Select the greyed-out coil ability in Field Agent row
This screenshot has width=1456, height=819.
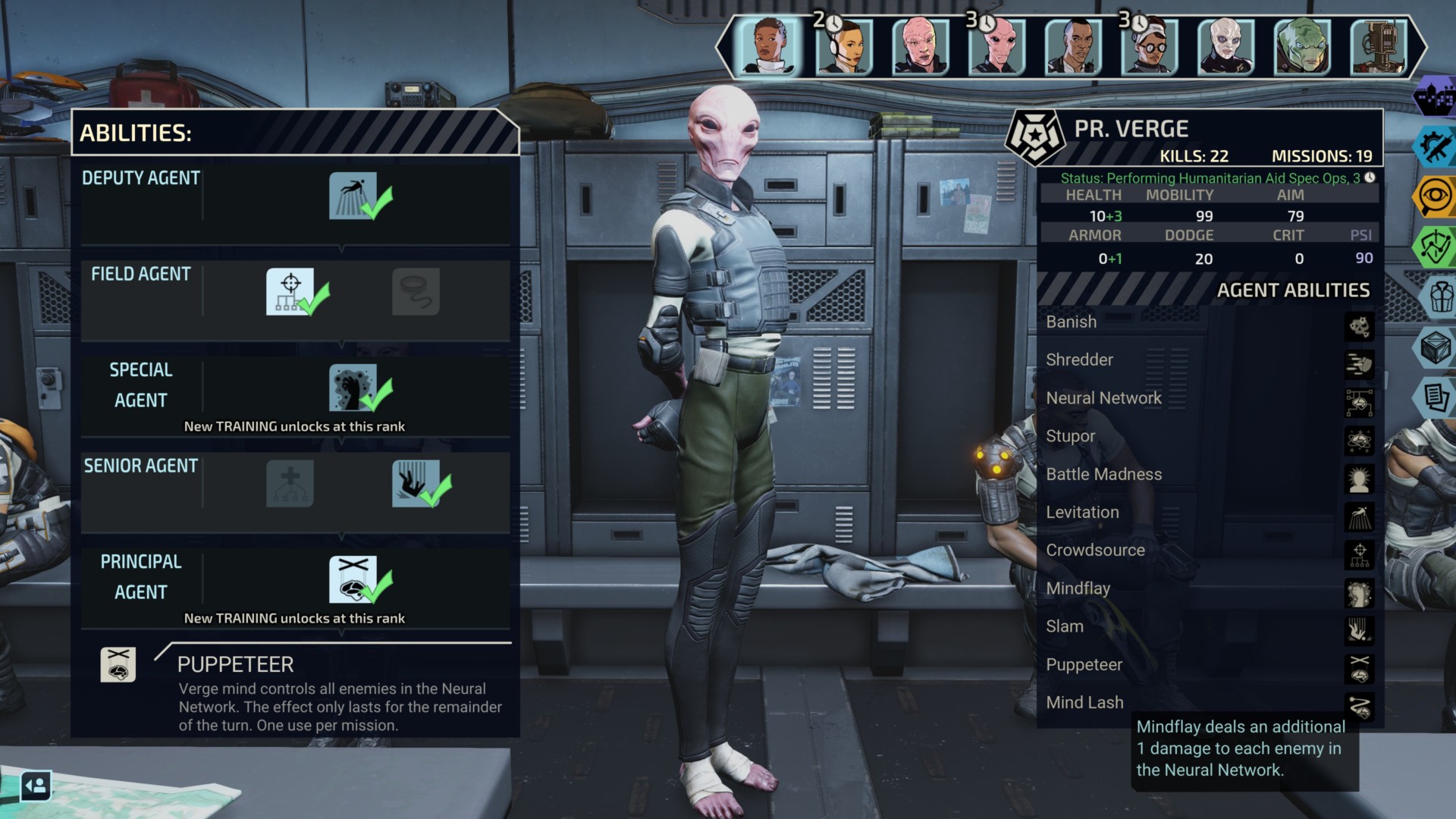tap(416, 292)
